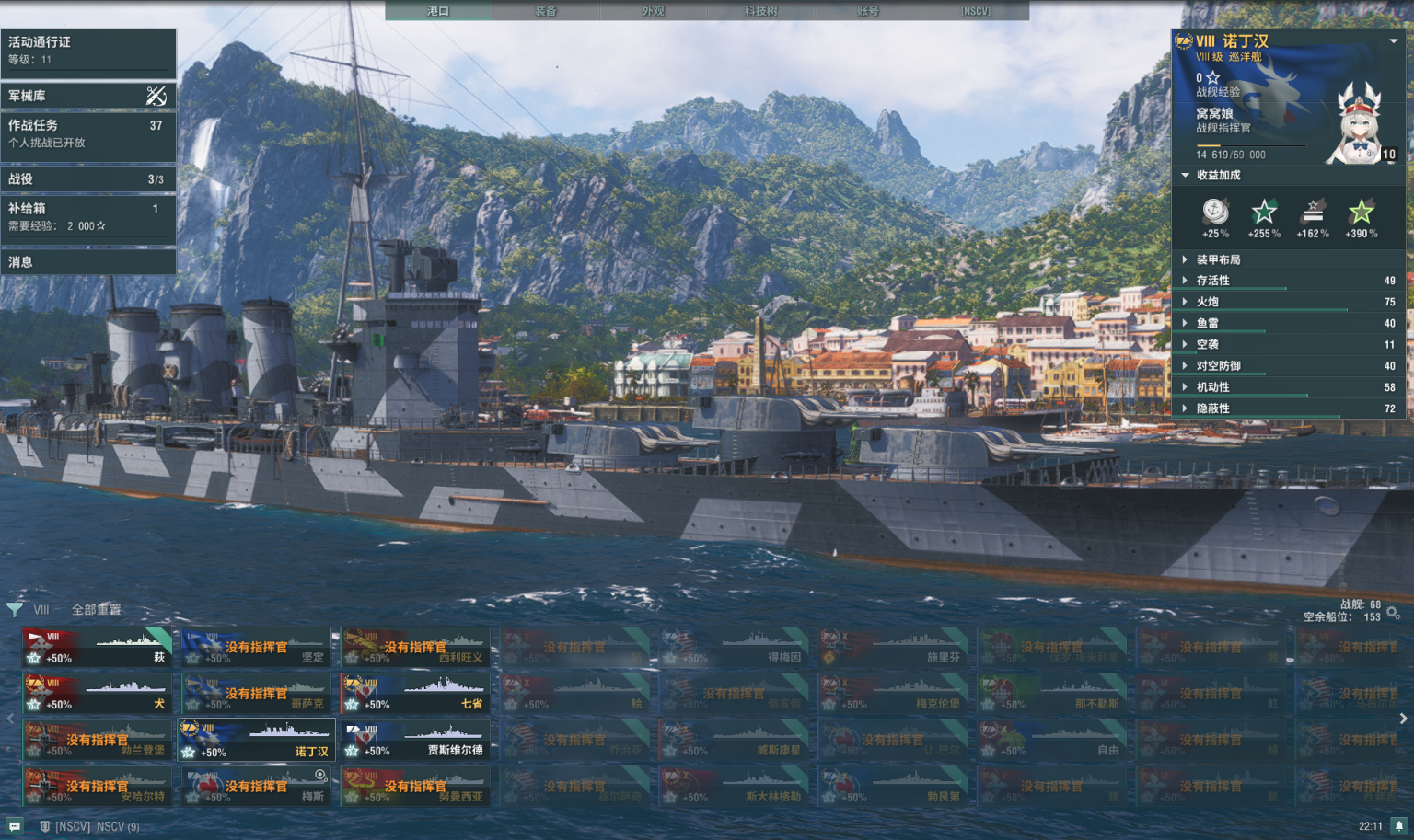
Task: Choose the 贾斯维尔德 ship card
Action: [415, 741]
